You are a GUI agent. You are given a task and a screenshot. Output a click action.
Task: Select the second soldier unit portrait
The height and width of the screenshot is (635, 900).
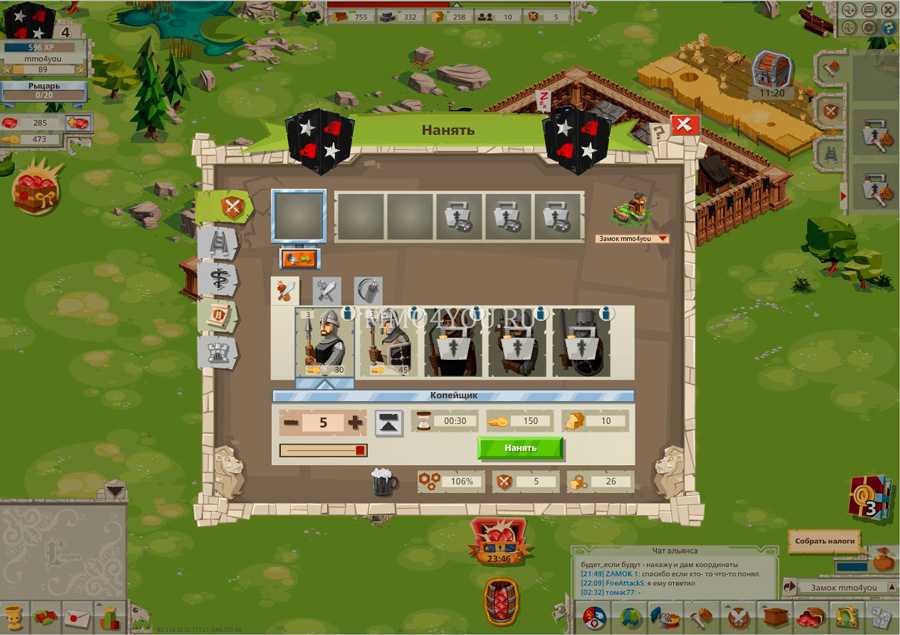pos(390,341)
